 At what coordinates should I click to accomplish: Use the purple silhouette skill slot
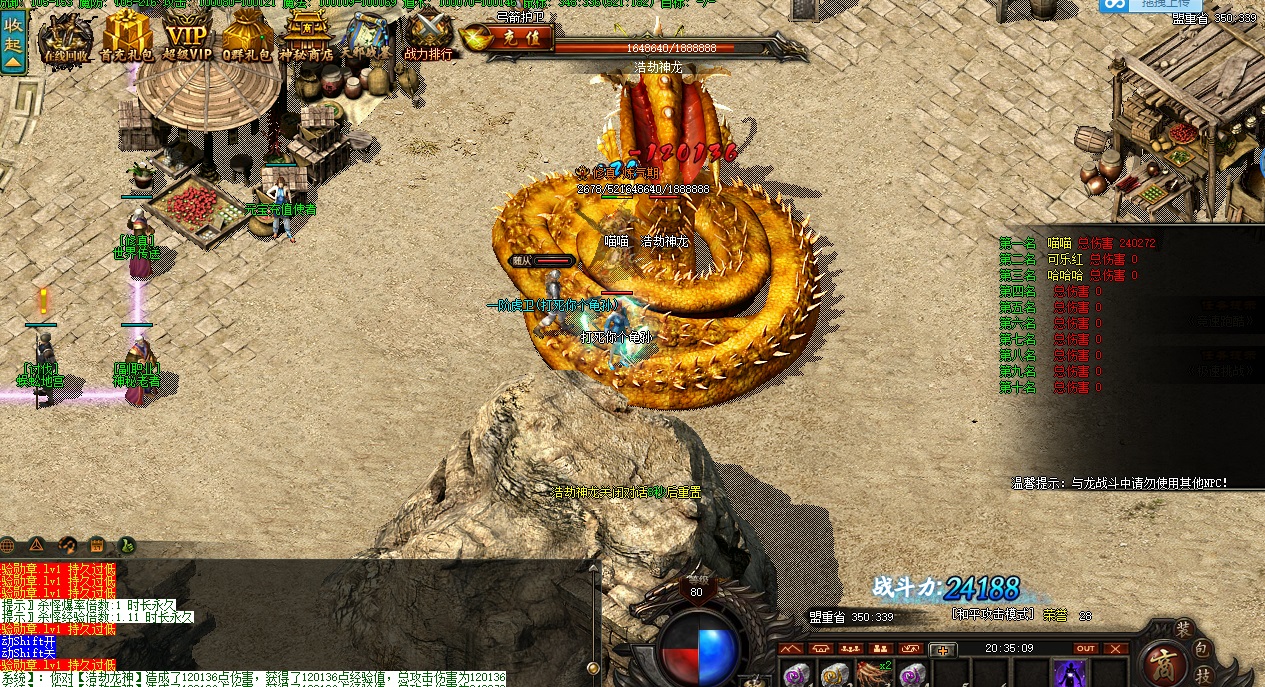pyautogui.click(x=1070, y=673)
